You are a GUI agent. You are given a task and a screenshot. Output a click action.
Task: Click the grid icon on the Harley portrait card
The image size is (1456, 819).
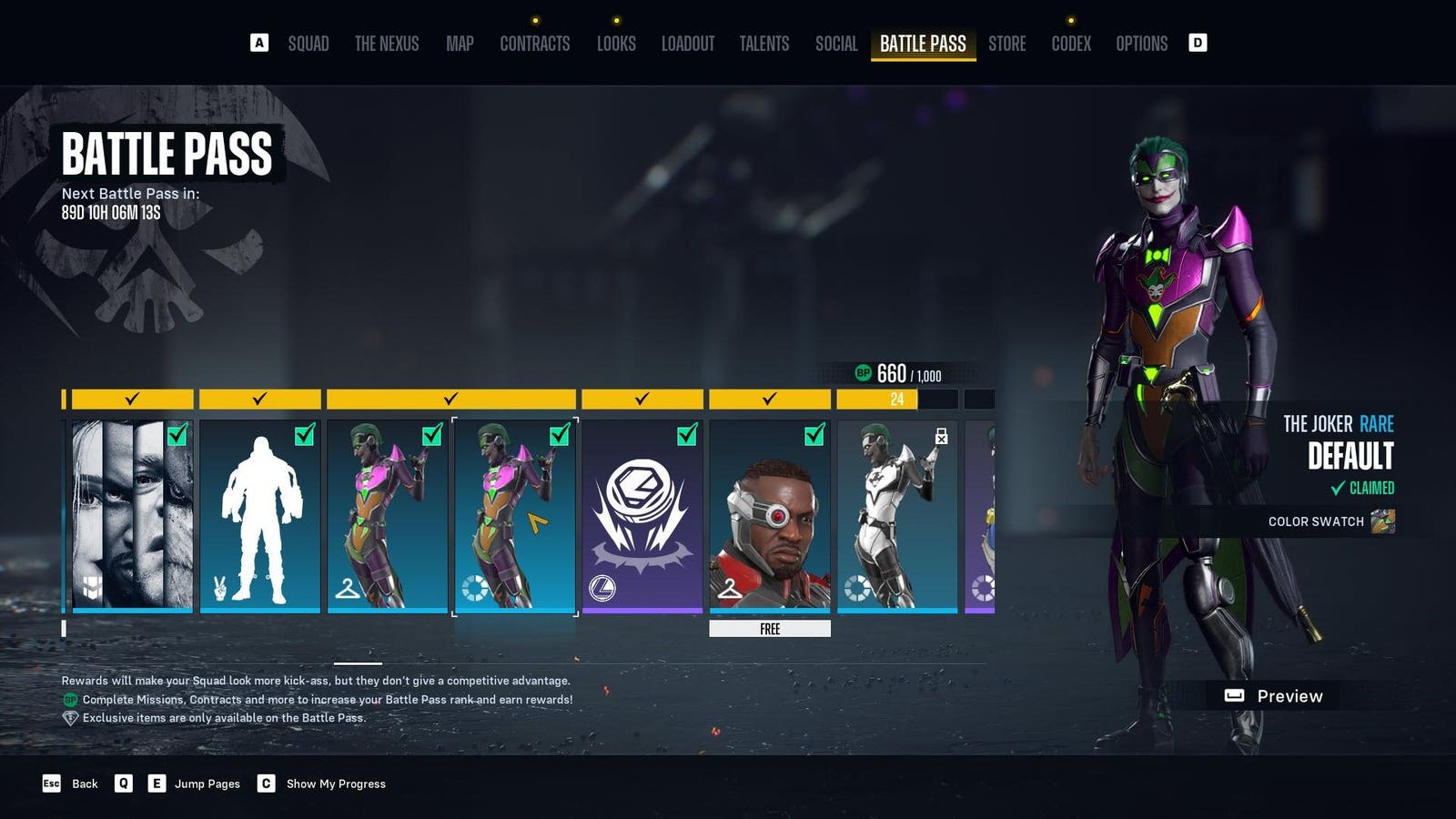coord(93,589)
